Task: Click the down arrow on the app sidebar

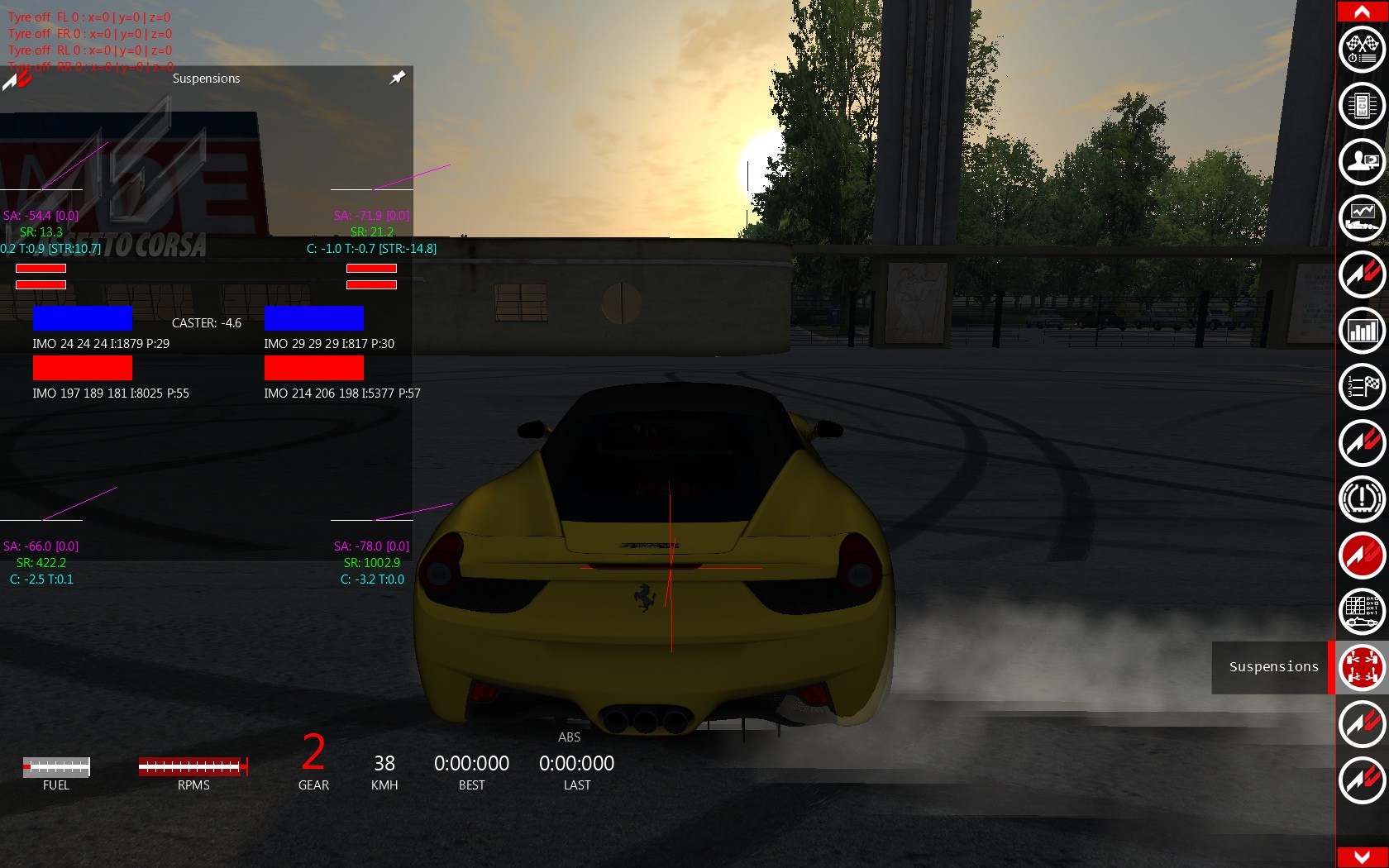Action: pos(1362,857)
